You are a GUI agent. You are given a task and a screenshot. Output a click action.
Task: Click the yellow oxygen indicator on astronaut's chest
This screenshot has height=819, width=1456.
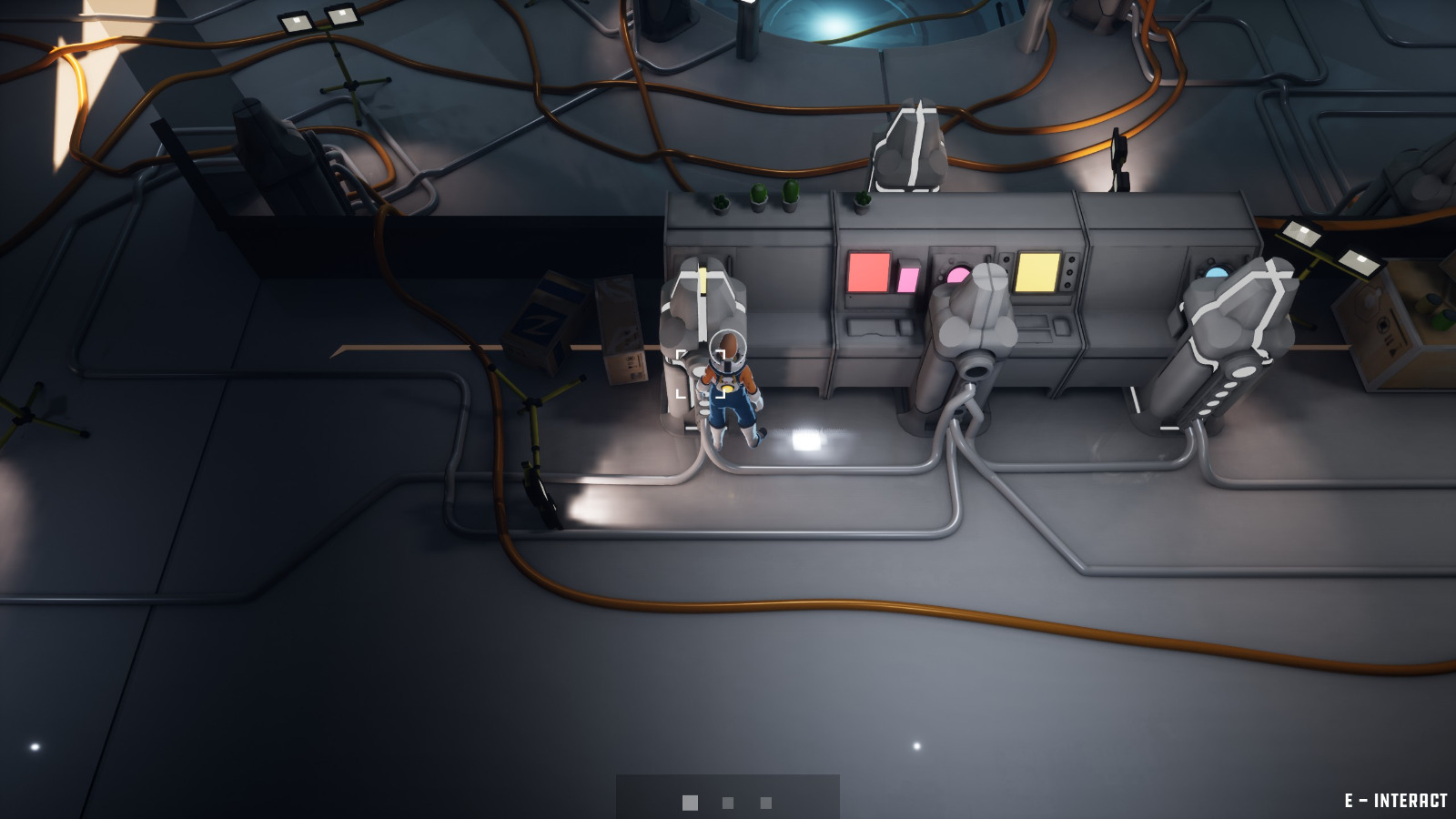(728, 386)
